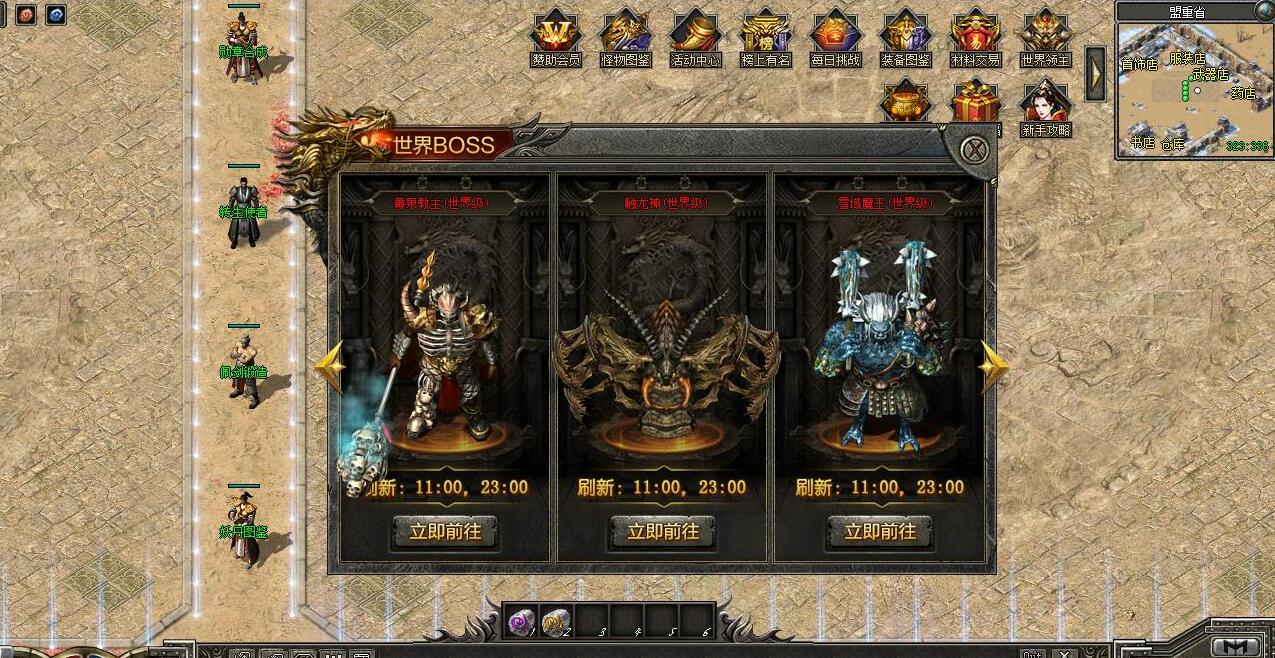The width and height of the screenshot is (1275, 658).
Task: Show next bosses with right gold arrow
Action: pos(993,367)
